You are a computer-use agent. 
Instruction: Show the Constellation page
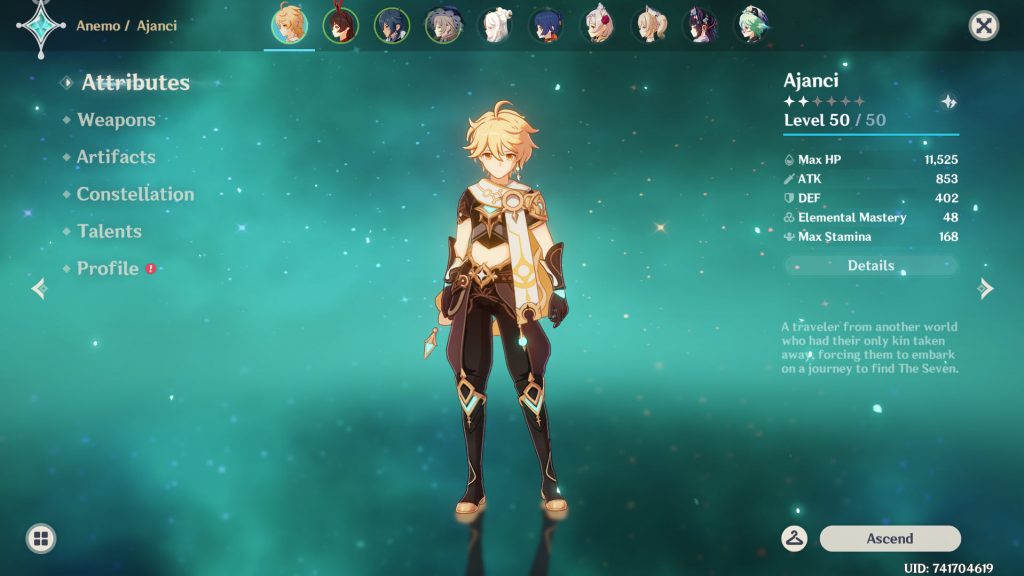pyautogui.click(x=135, y=194)
